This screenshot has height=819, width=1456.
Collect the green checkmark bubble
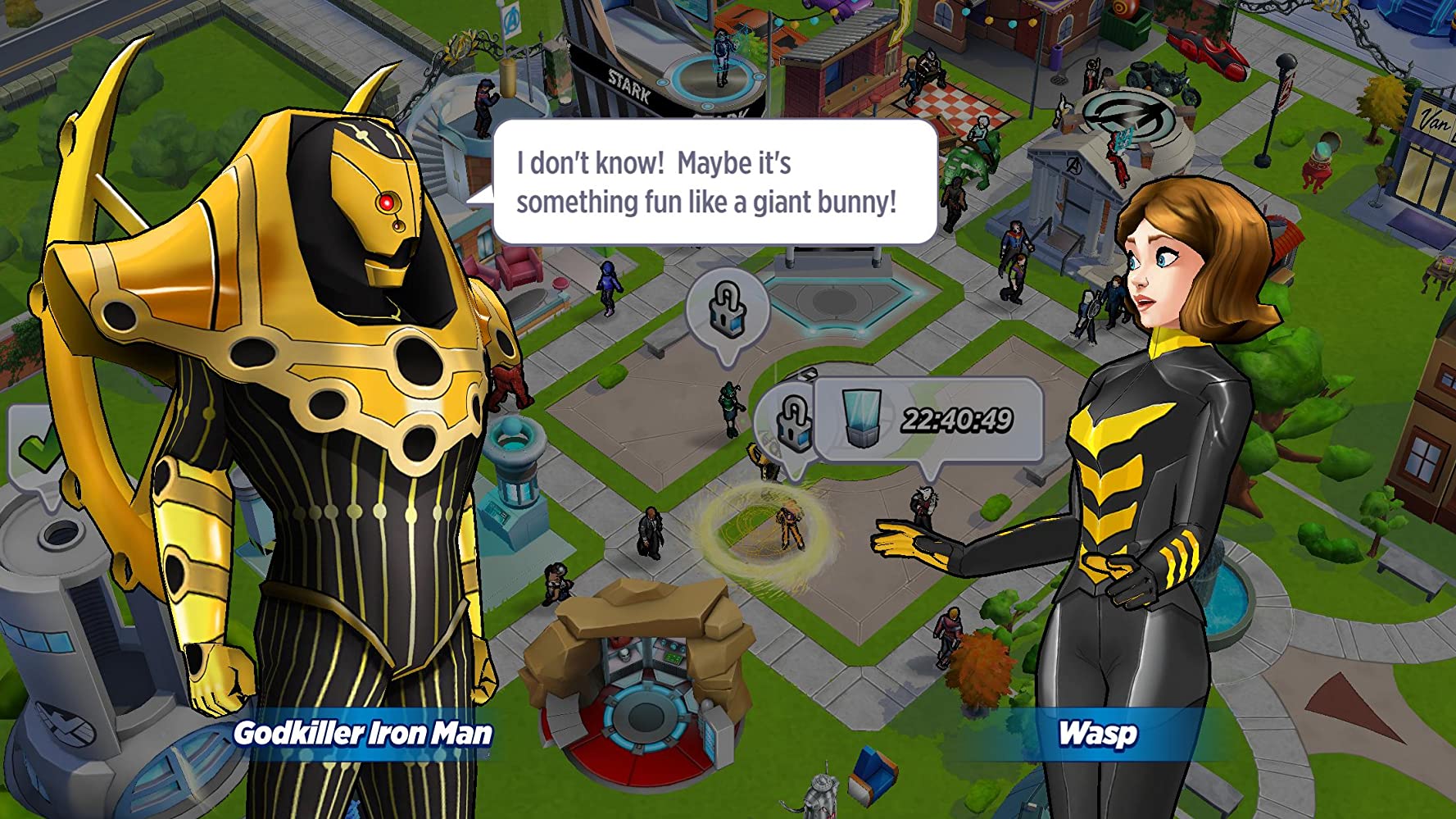tap(33, 448)
